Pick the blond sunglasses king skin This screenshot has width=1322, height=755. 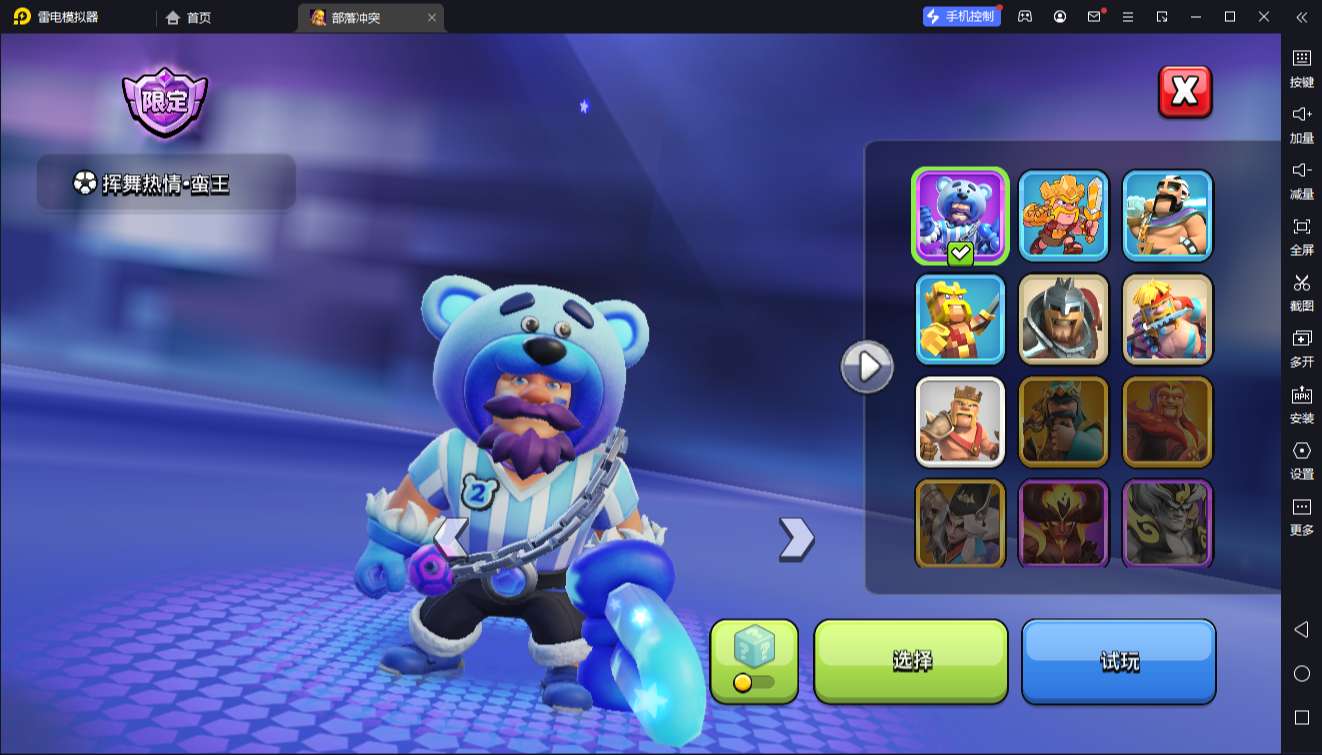[1167, 318]
